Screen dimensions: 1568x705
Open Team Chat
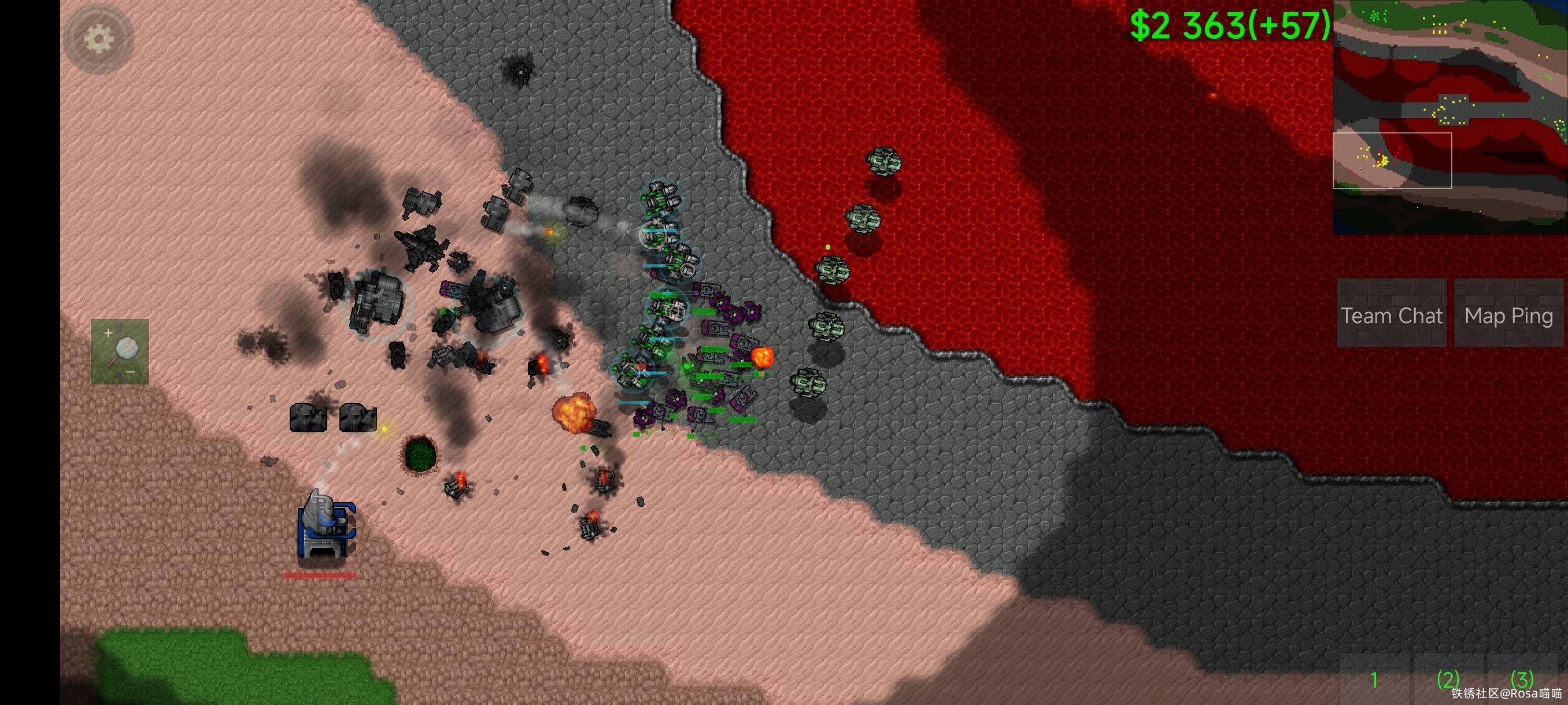(1392, 315)
